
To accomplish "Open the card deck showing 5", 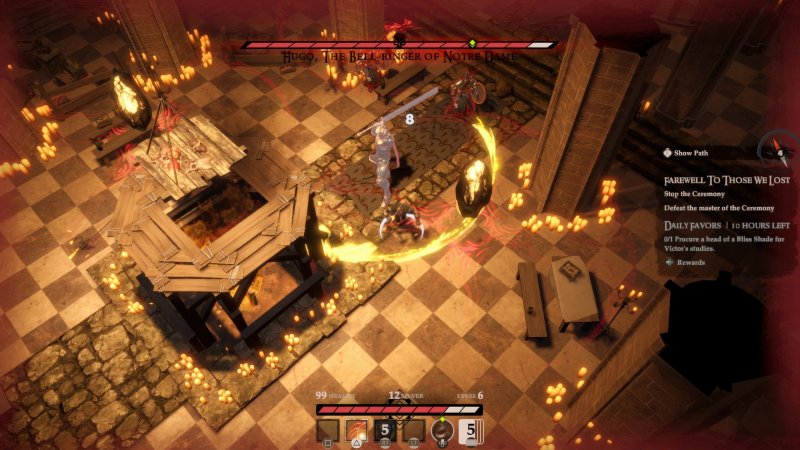I will click(x=470, y=431).
